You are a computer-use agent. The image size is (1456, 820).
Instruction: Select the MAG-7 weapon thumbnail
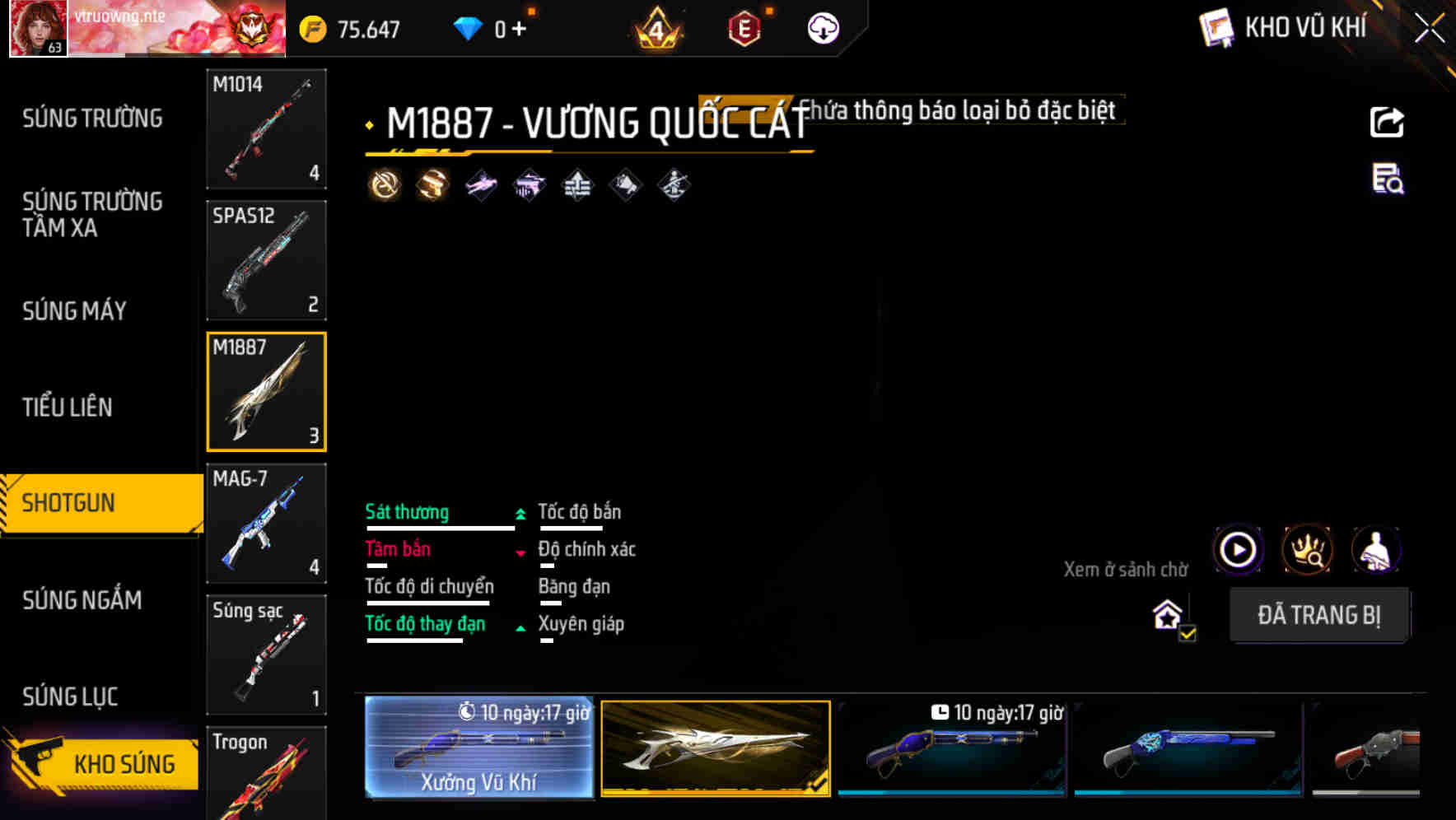coord(266,523)
